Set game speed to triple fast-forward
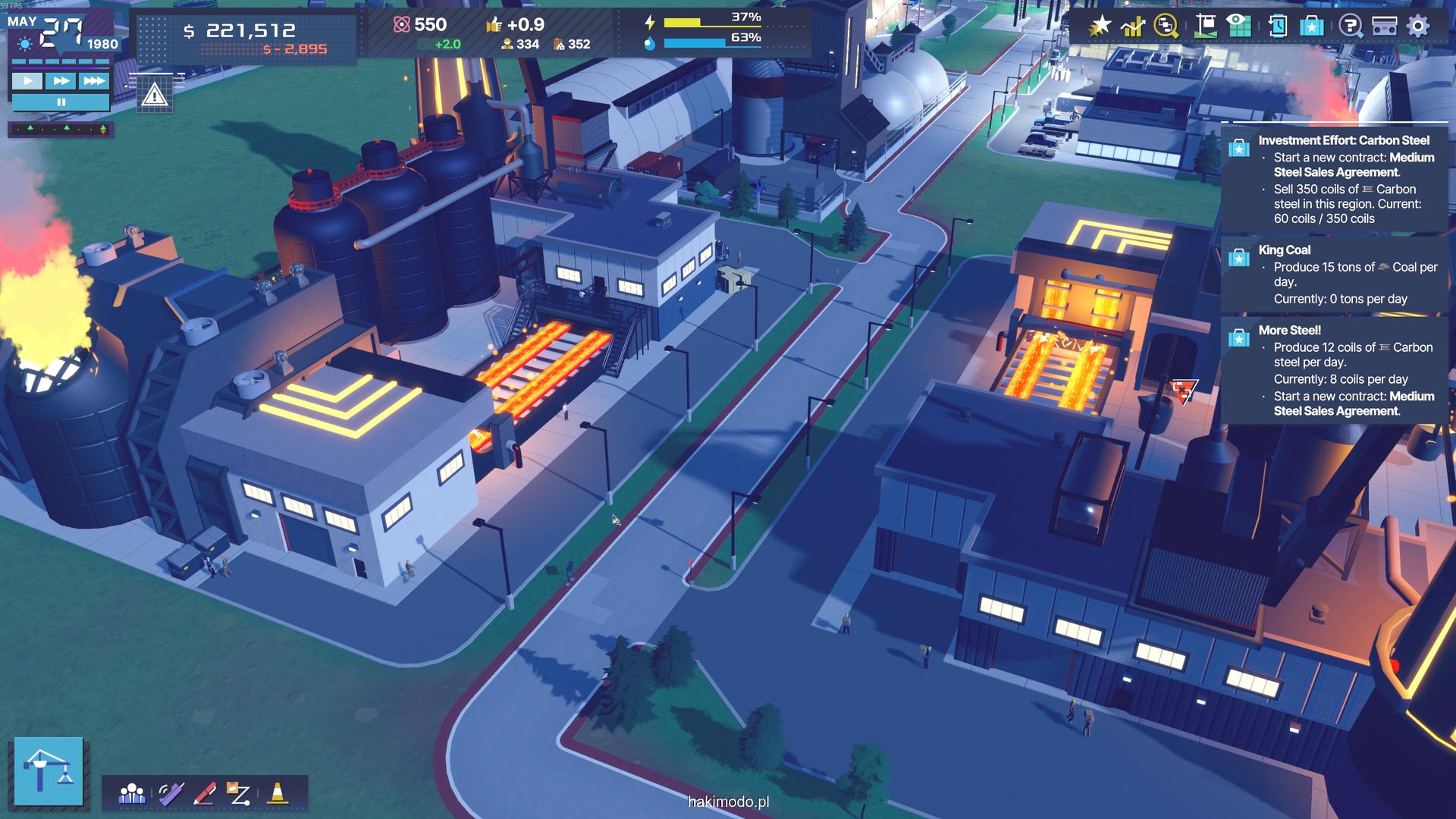This screenshot has height=819, width=1456. click(94, 80)
